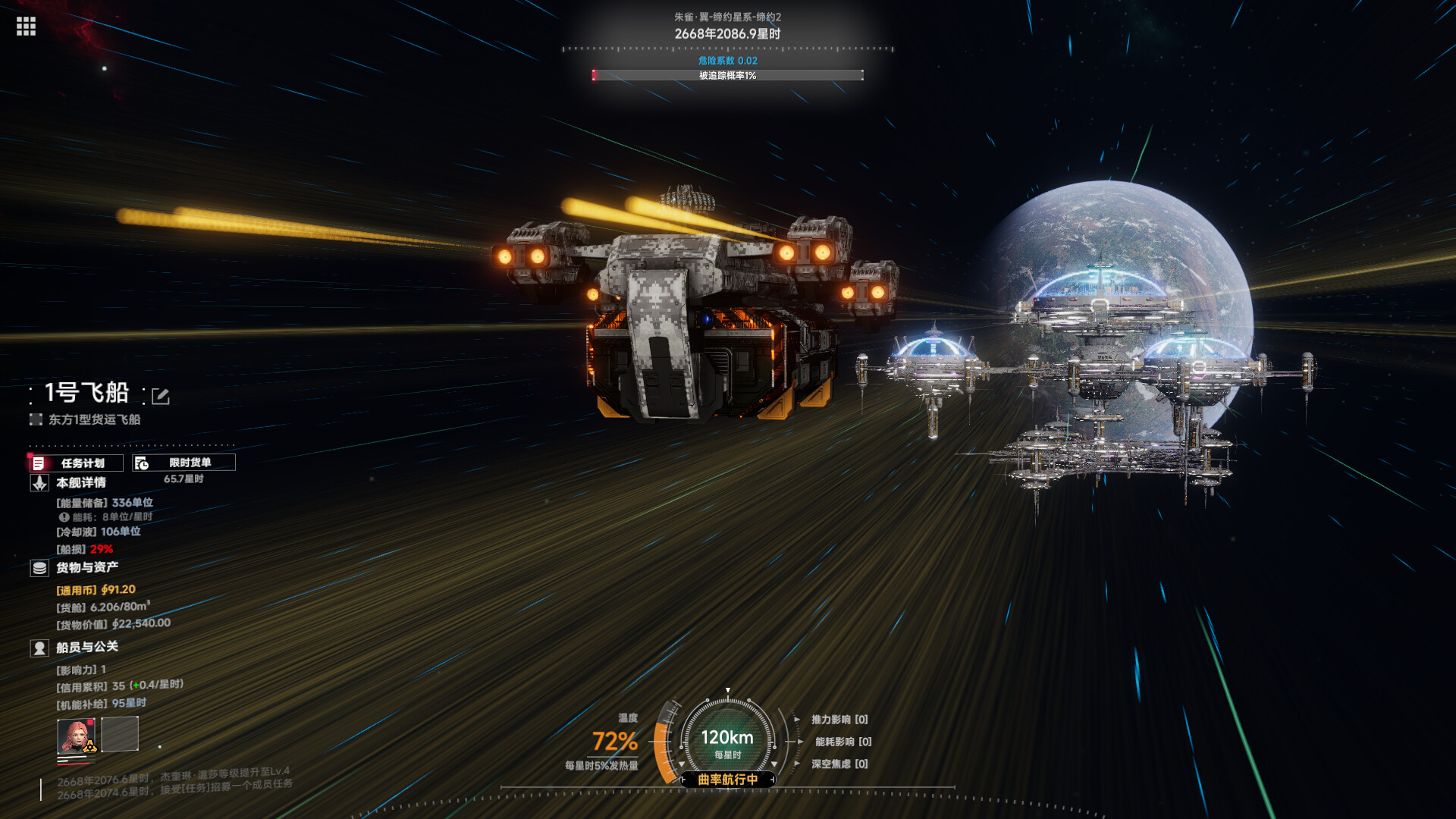Edit the ship name 1号飞船

coord(161,396)
